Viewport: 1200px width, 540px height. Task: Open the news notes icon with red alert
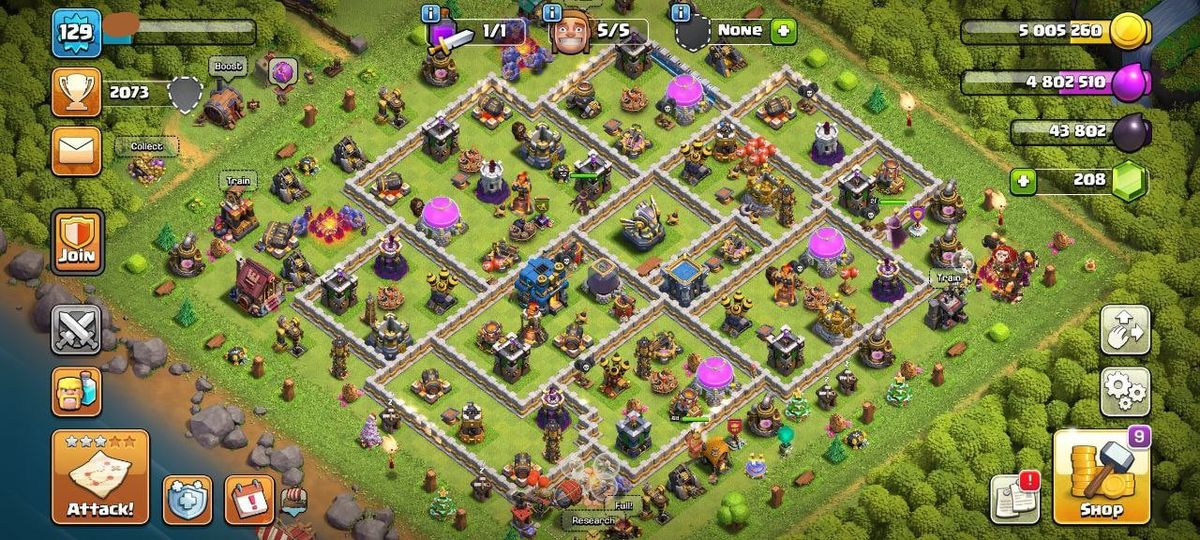[x=1014, y=497]
